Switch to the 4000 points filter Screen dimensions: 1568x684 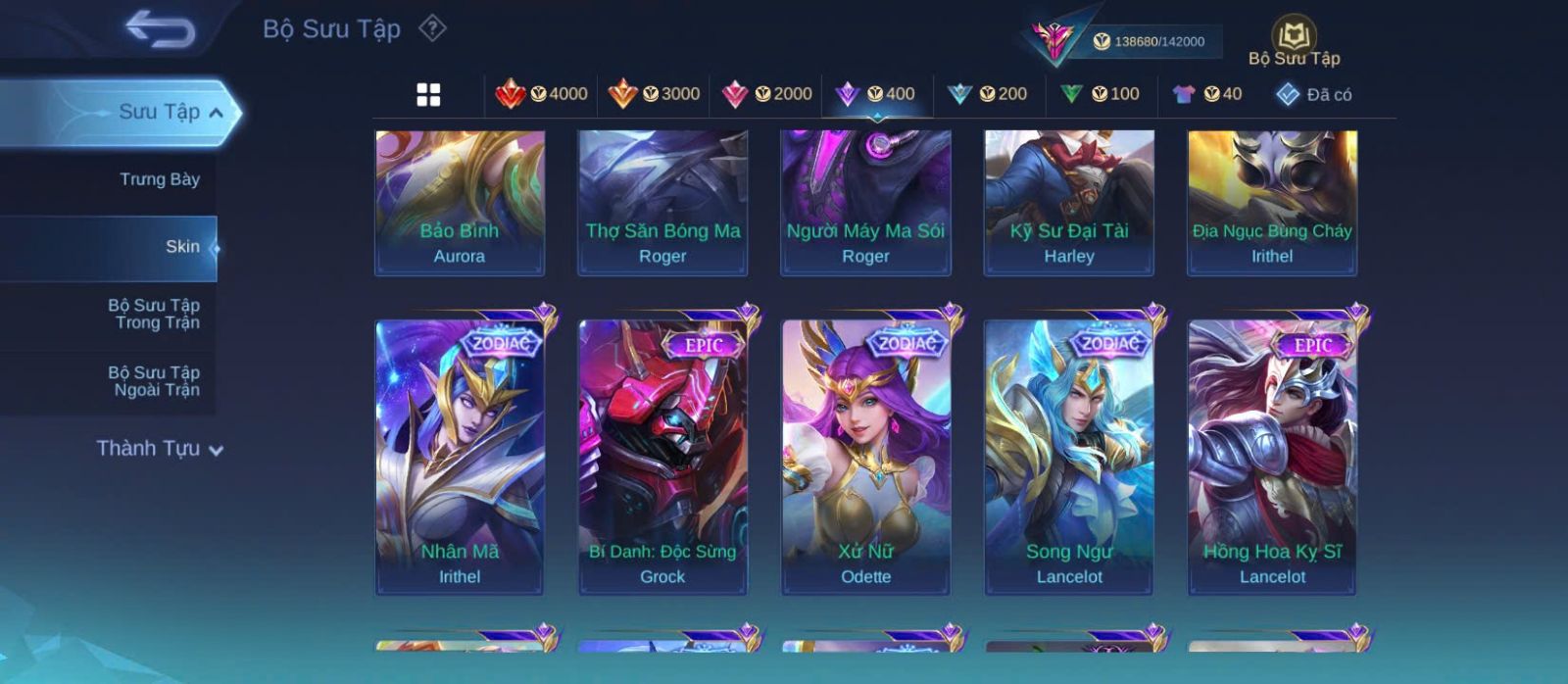[x=542, y=94]
